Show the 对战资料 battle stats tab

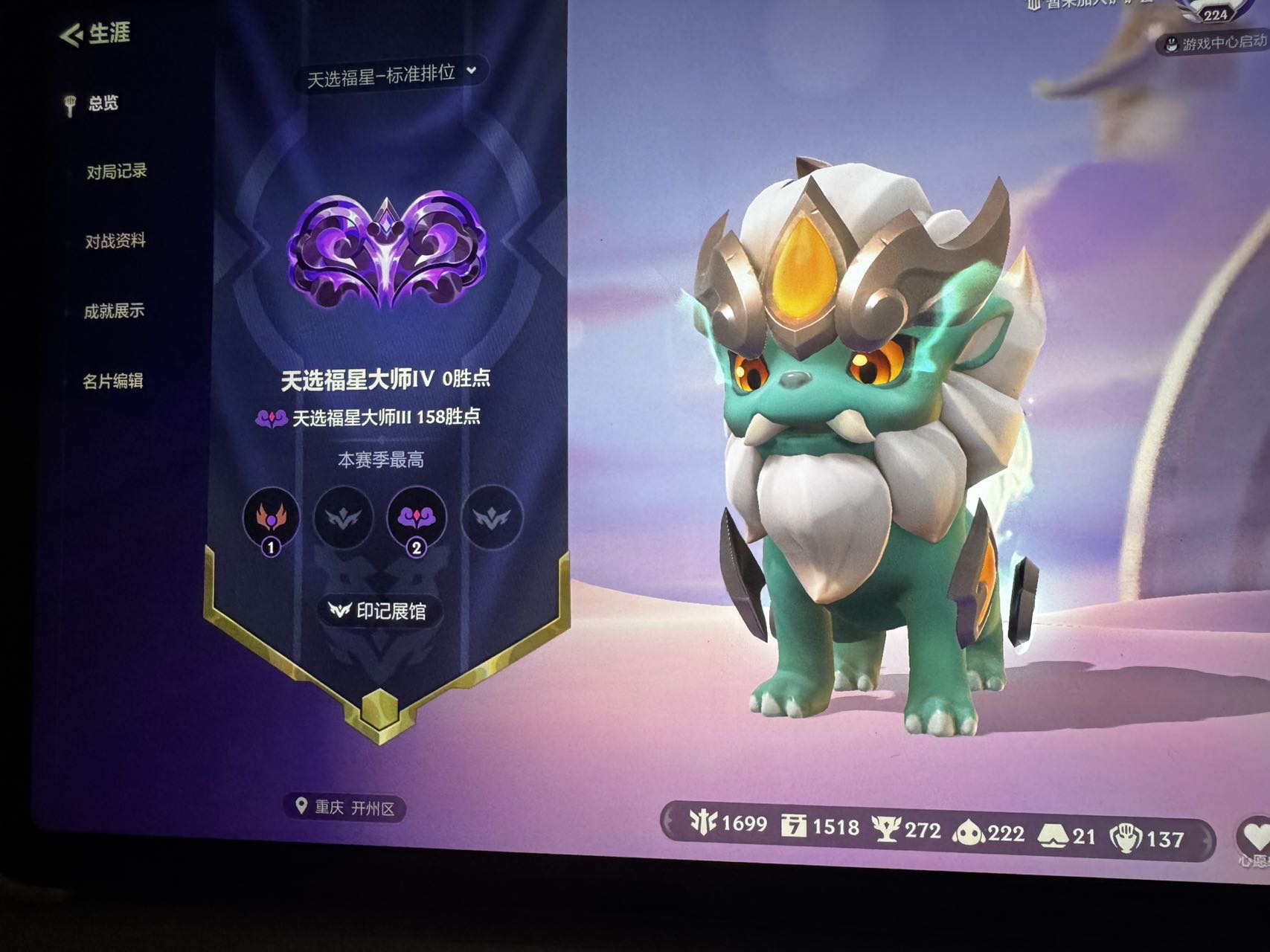115,241
